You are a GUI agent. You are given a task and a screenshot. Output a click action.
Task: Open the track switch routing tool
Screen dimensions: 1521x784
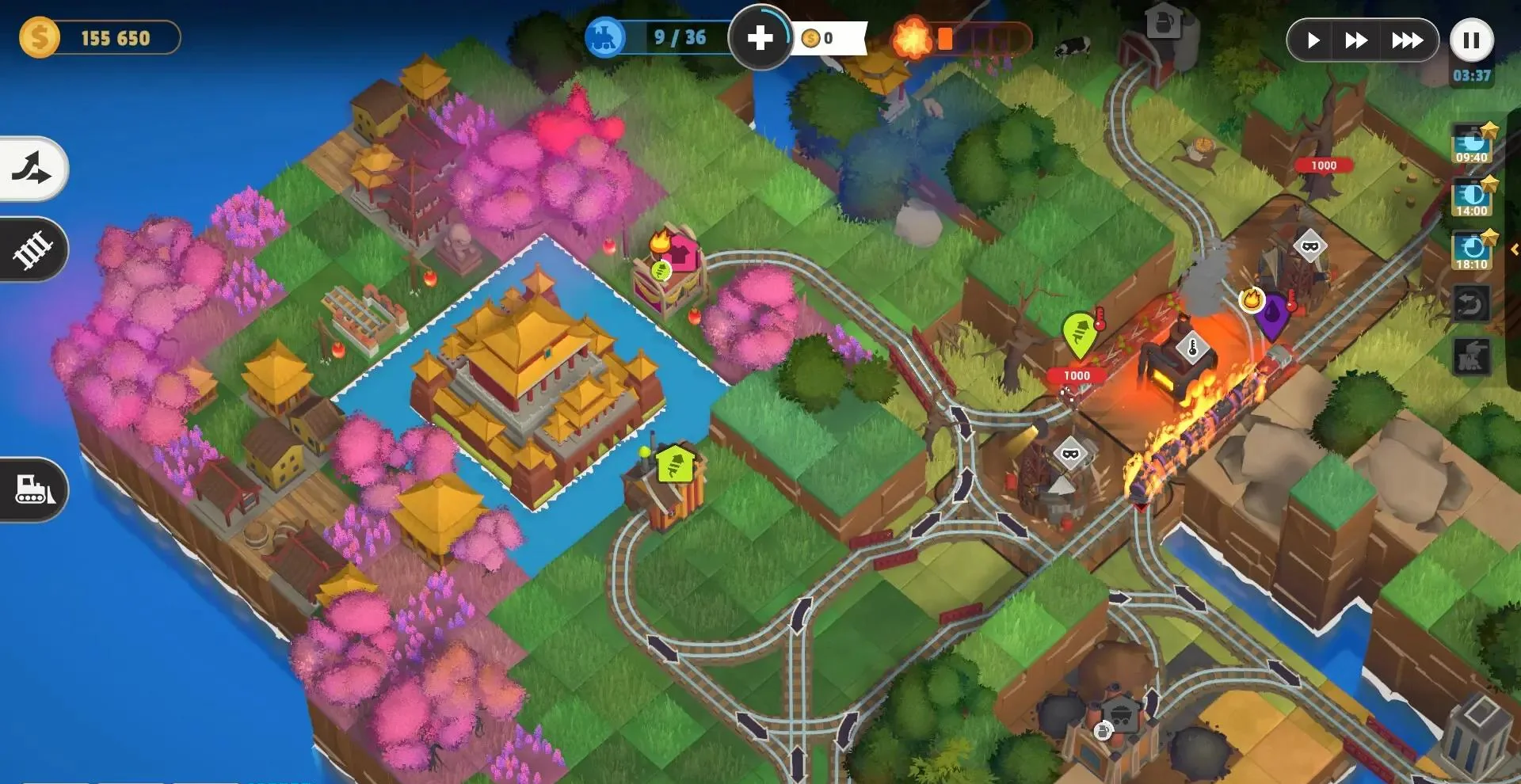pyautogui.click(x=32, y=169)
